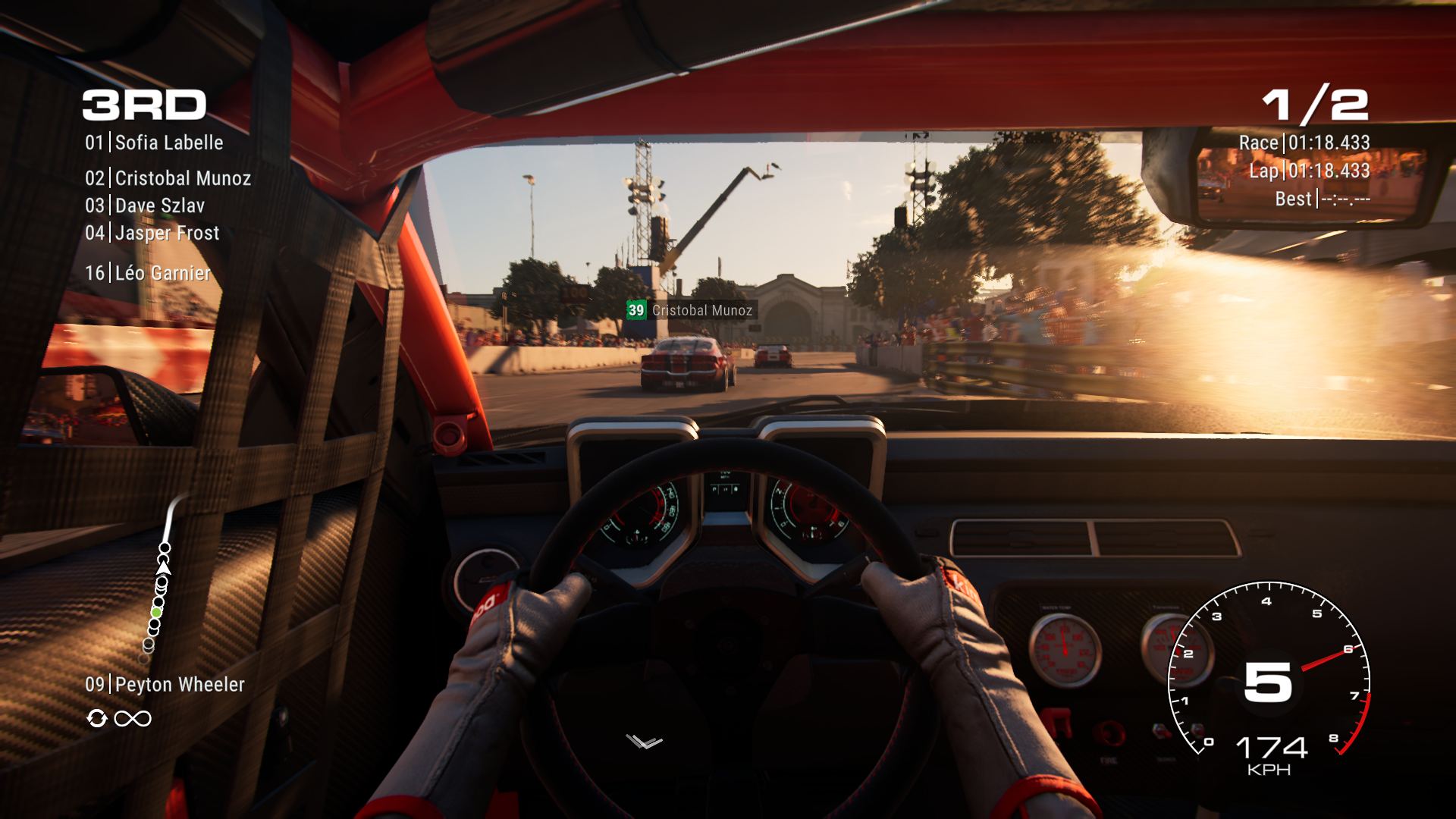The width and height of the screenshot is (1456, 819).
Task: Click the number 39 driver tag above the car
Action: (x=635, y=310)
